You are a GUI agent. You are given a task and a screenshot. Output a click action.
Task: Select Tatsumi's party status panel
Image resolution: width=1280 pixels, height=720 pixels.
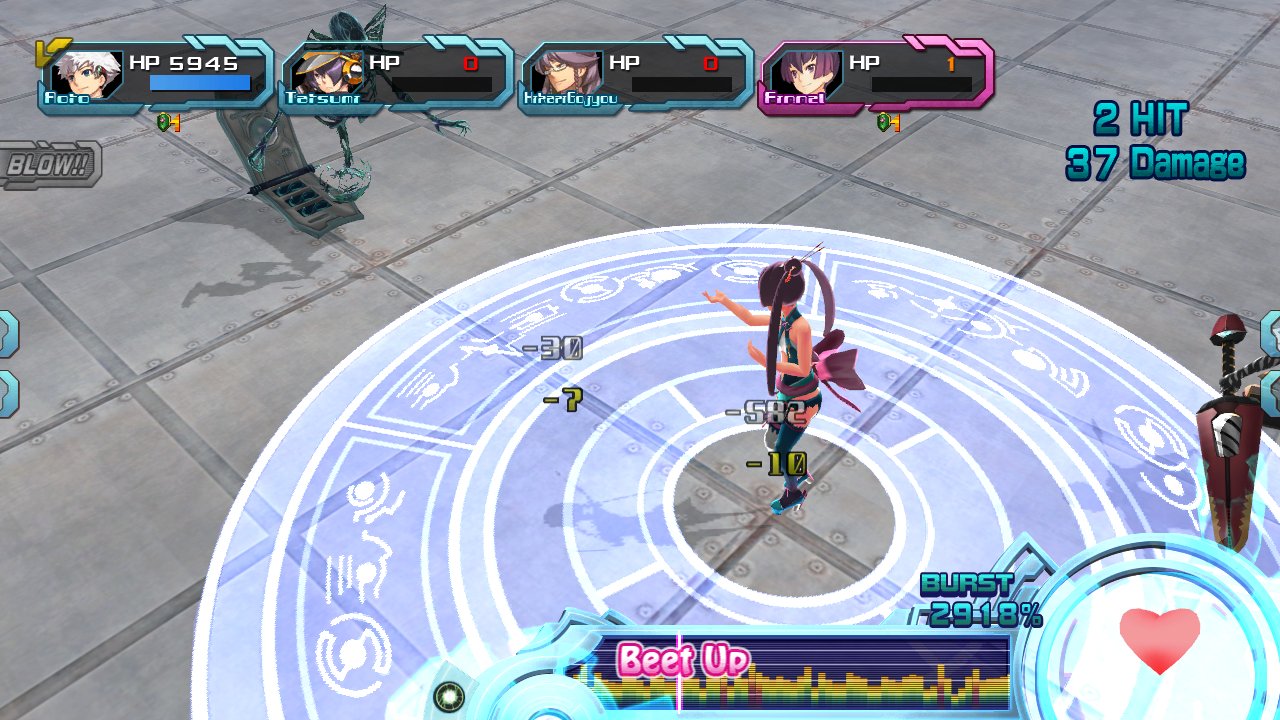[x=397, y=75]
